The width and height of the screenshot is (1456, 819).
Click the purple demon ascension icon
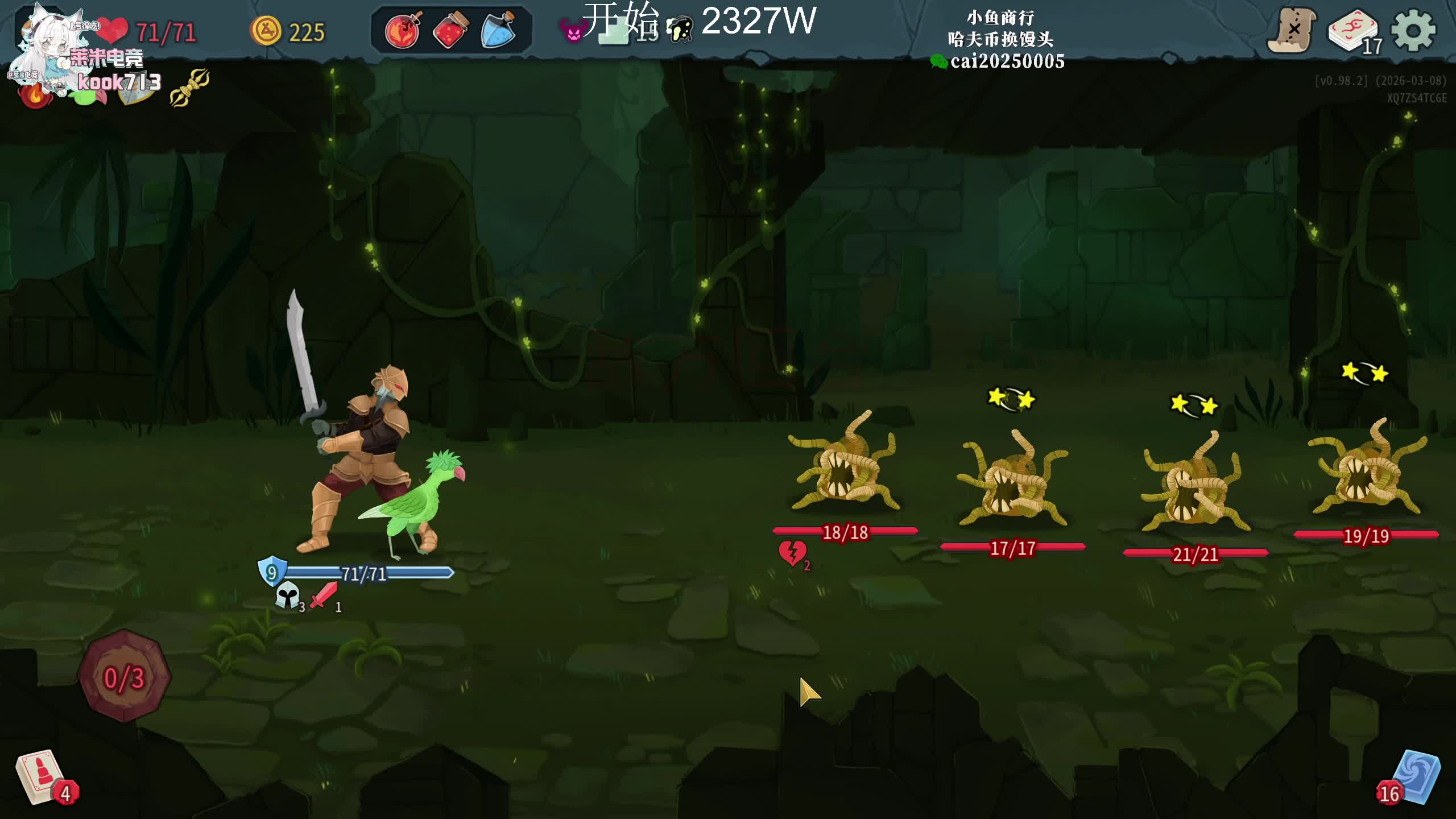(x=572, y=31)
